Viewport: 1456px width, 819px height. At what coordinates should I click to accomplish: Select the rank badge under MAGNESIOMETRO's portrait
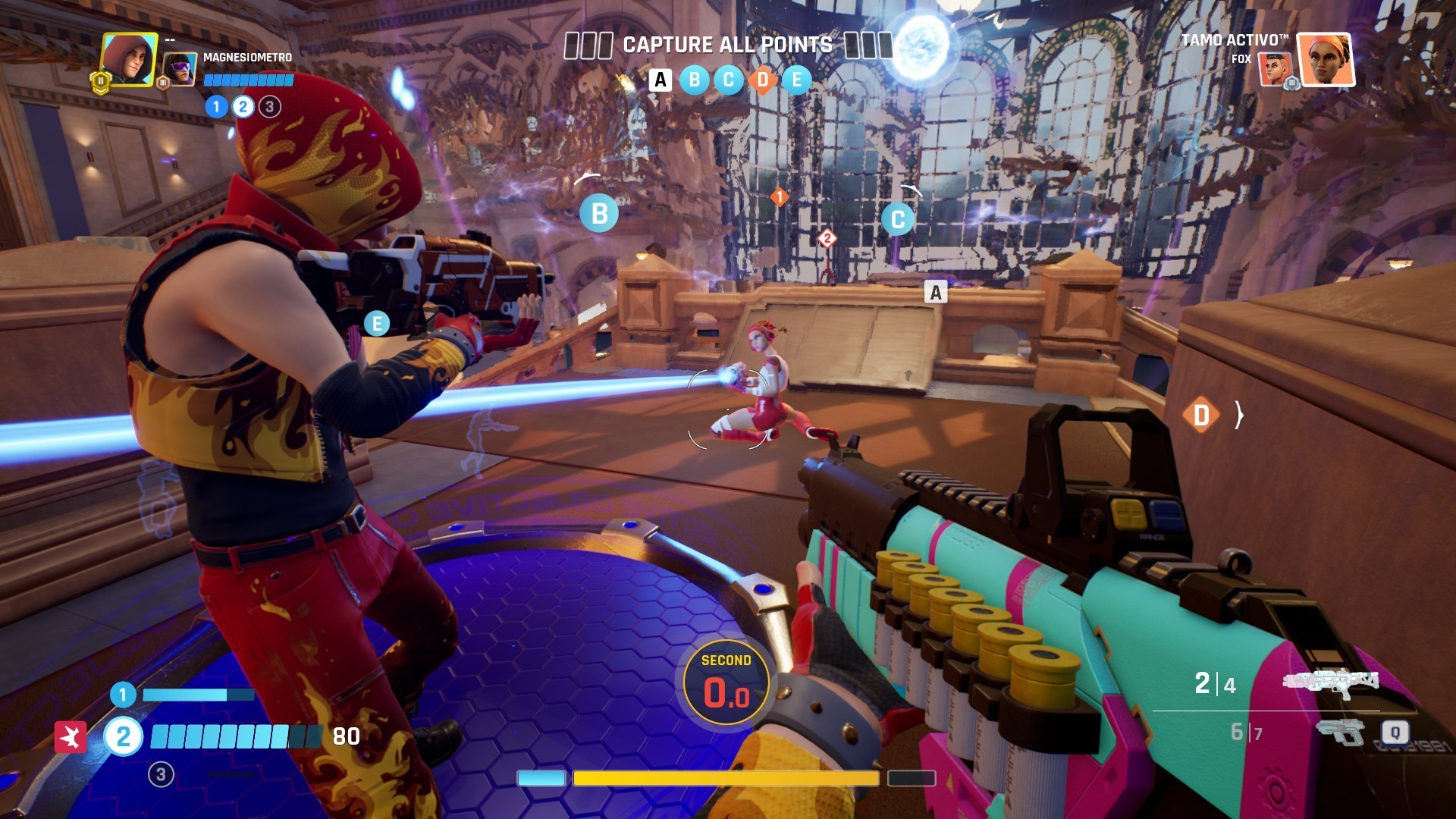pos(102,79)
